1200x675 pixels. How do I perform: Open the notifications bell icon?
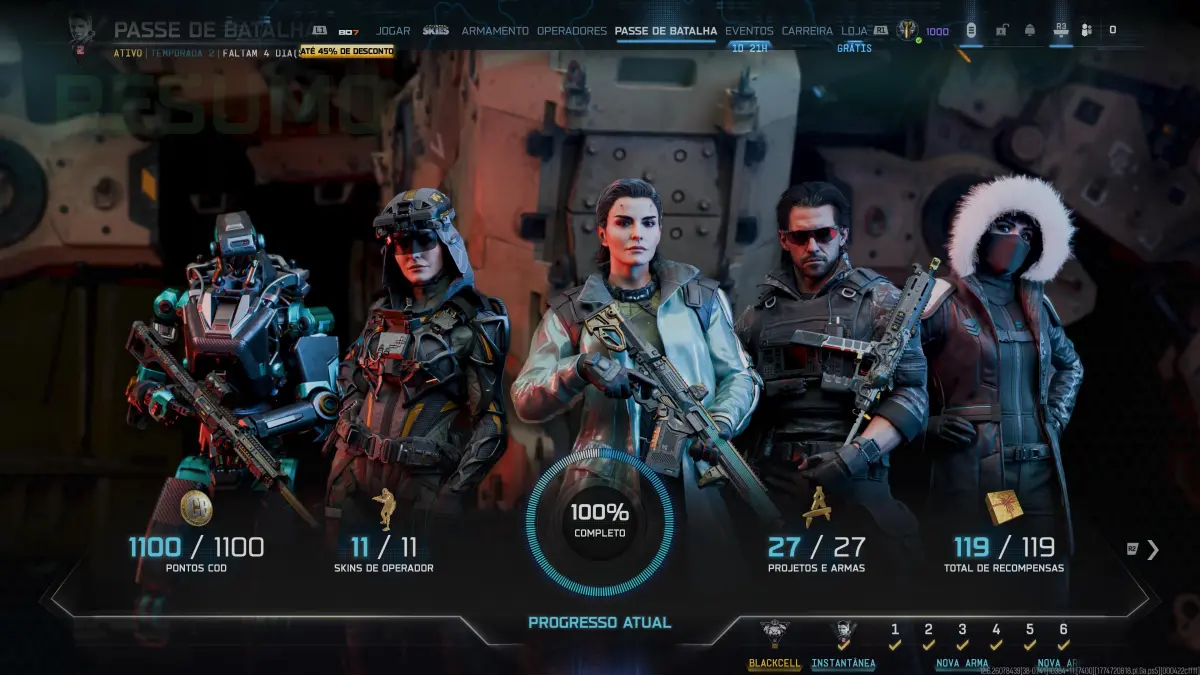point(1030,30)
